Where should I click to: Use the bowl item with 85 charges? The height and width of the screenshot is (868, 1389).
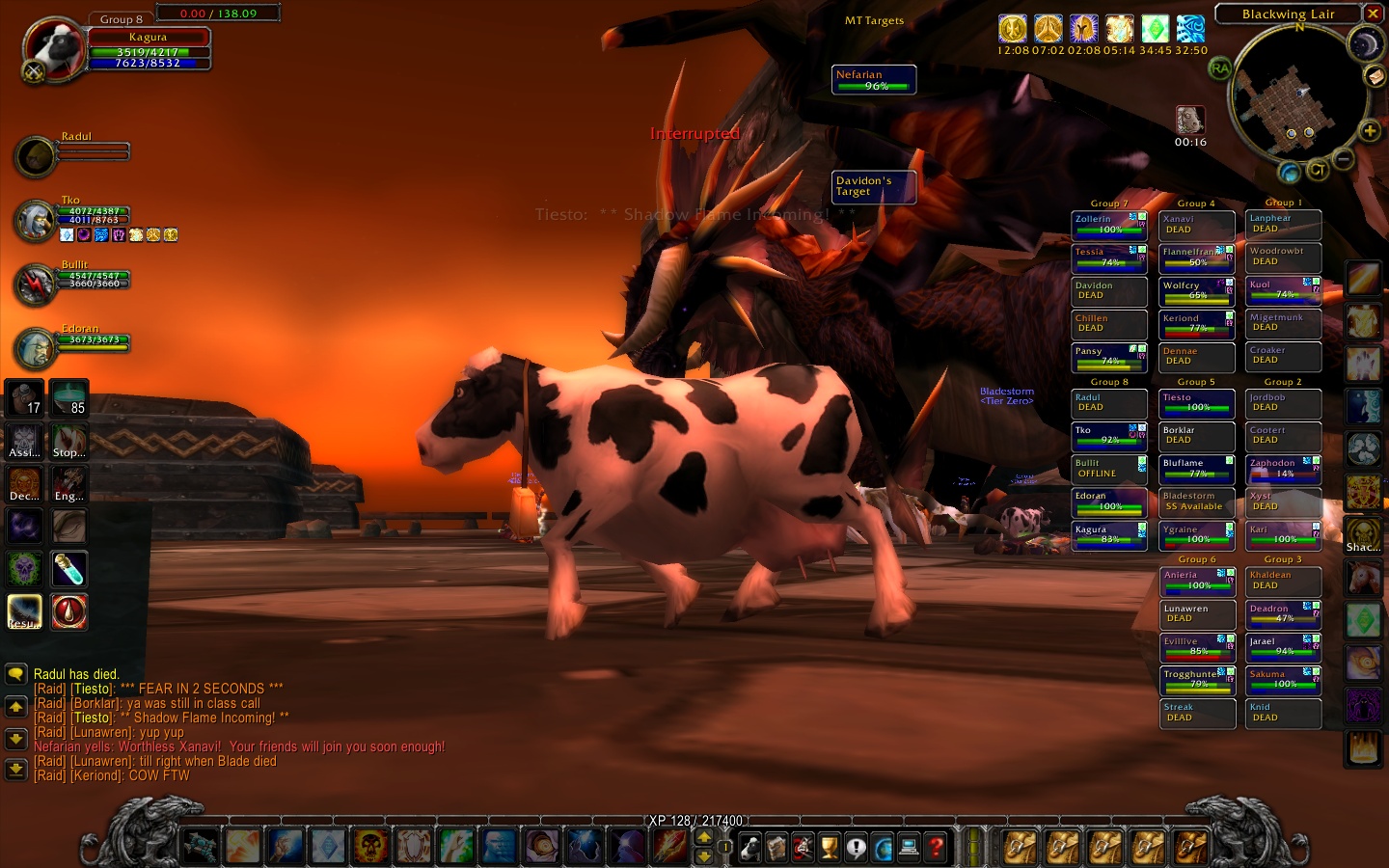click(x=69, y=396)
